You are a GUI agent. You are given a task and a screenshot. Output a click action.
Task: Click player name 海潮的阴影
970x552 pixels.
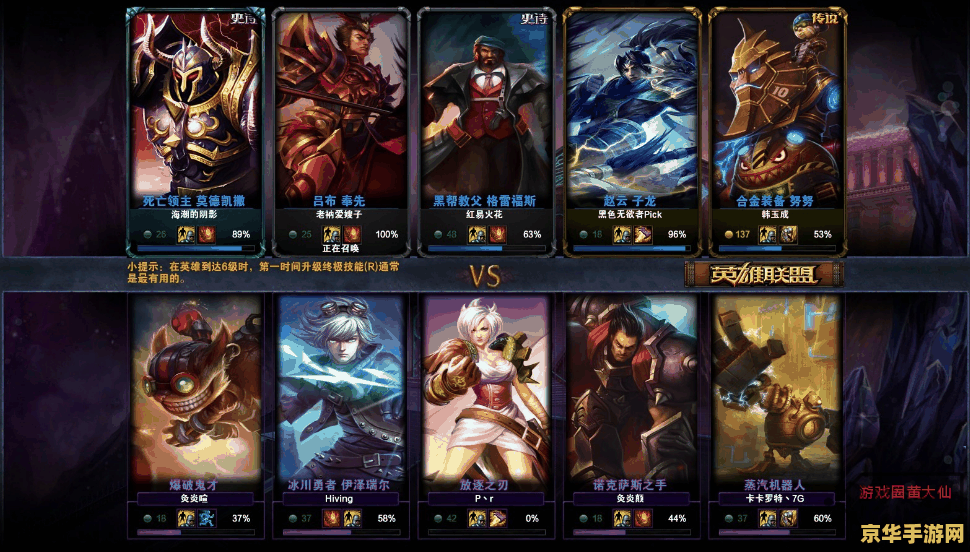(x=194, y=215)
